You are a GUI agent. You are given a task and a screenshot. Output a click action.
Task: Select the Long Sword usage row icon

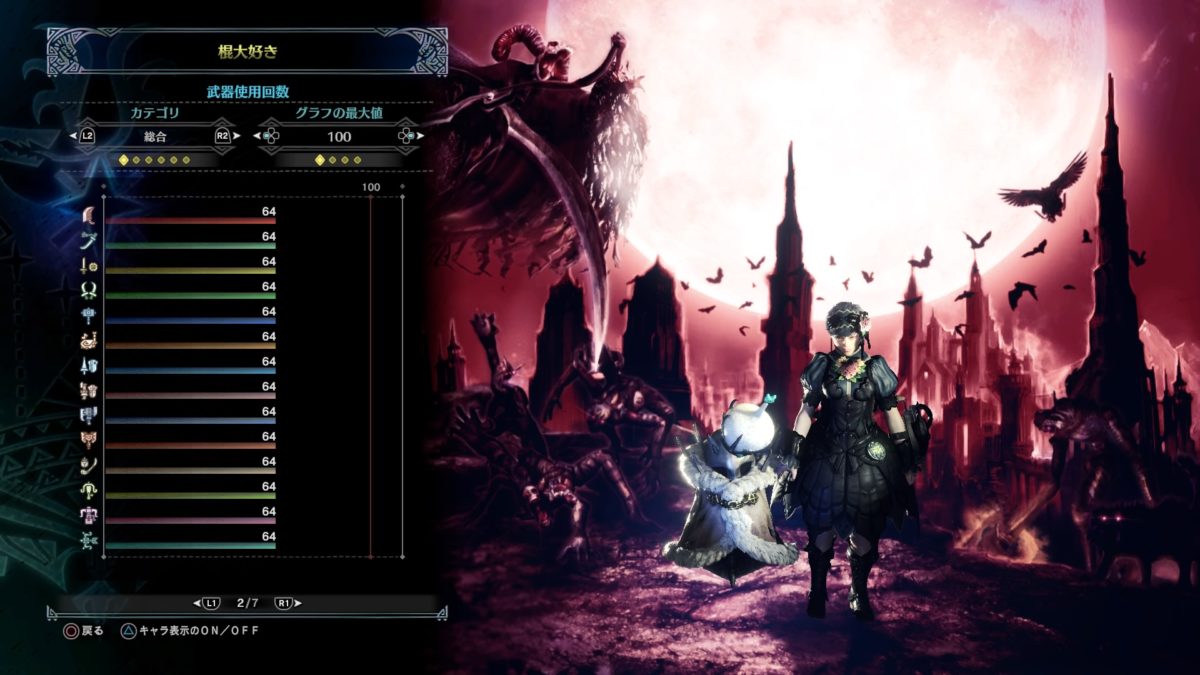point(88,240)
